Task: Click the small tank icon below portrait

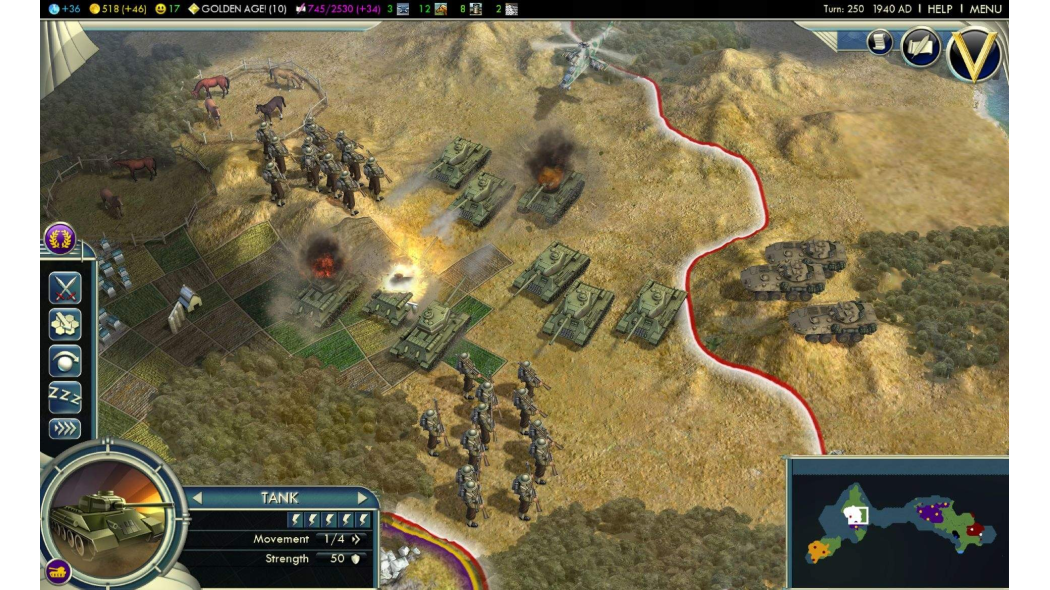Action: coord(58,572)
